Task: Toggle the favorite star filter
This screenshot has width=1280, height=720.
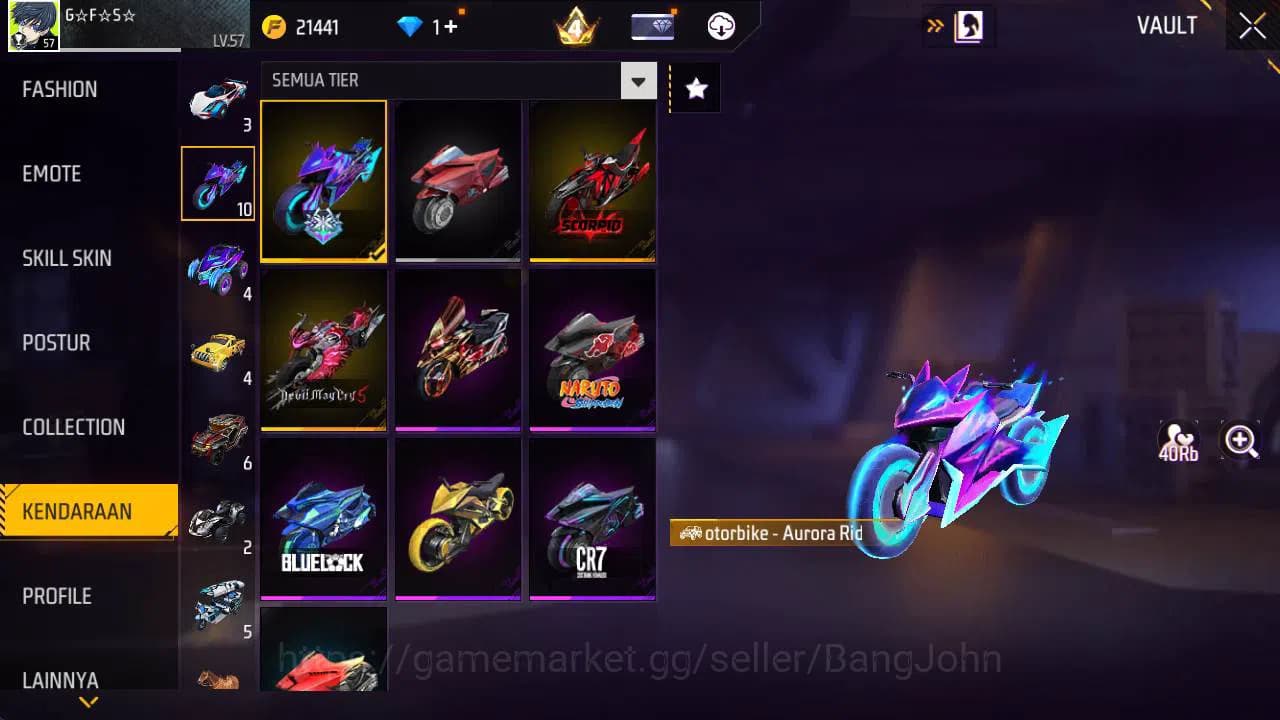Action: [694, 87]
